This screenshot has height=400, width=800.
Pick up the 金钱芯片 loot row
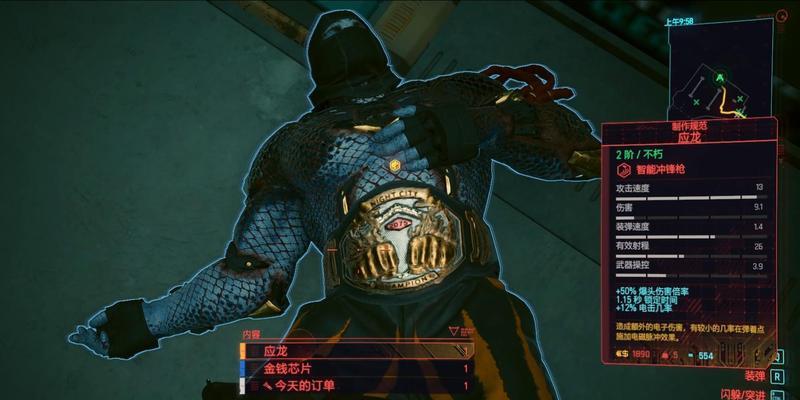pos(355,368)
